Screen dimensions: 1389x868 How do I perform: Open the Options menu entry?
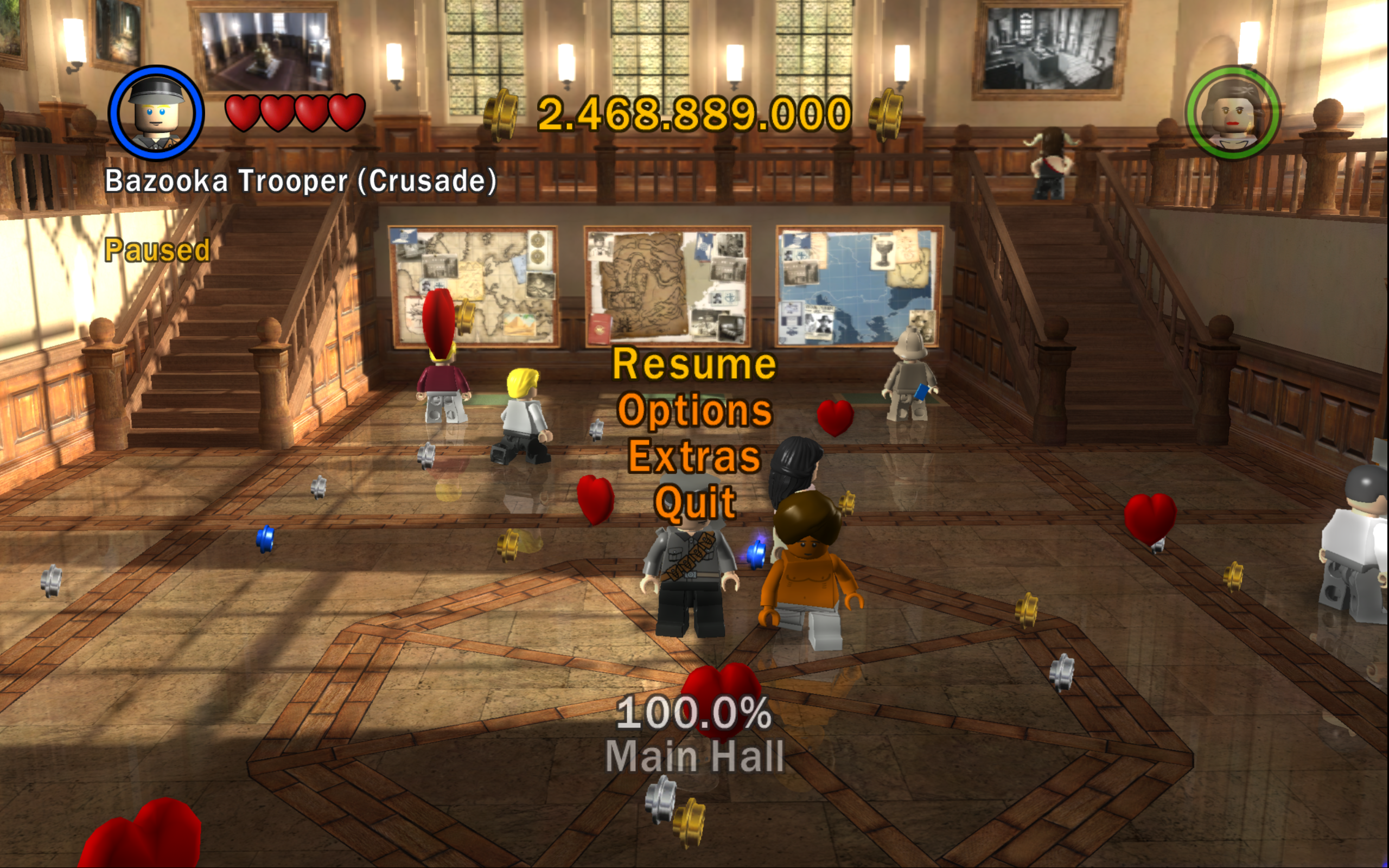694,411
